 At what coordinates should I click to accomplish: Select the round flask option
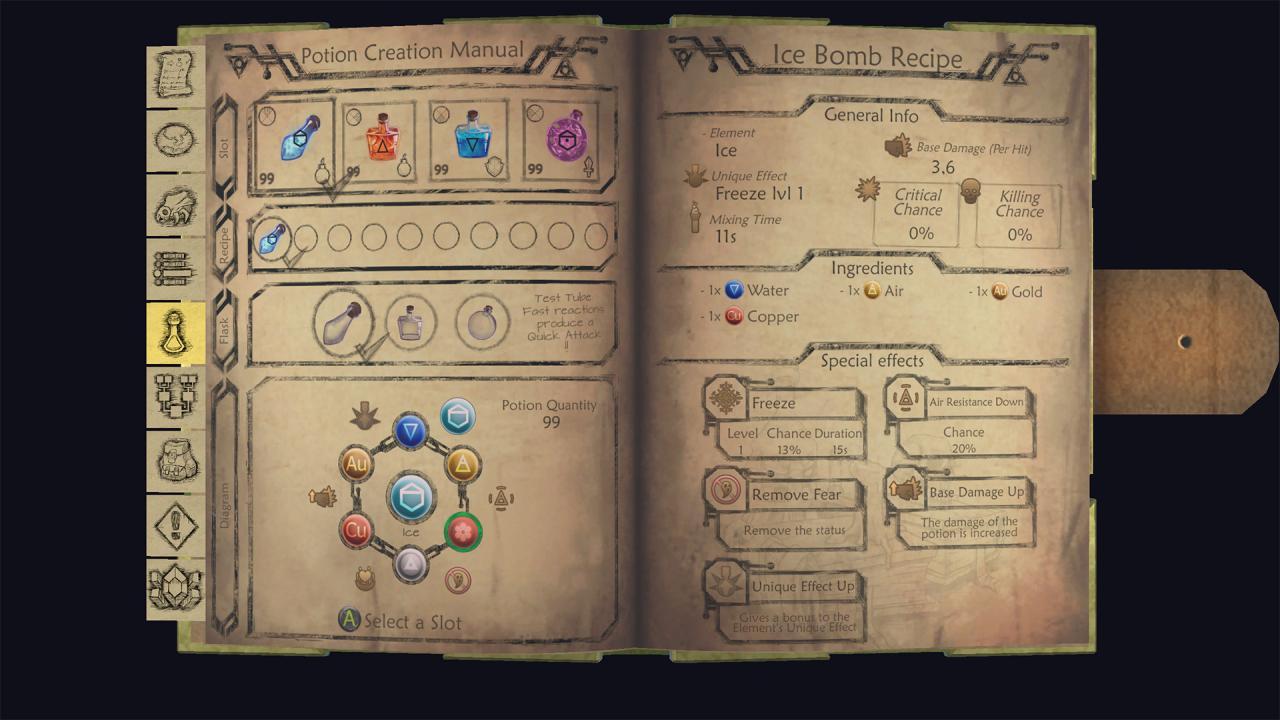click(x=481, y=323)
